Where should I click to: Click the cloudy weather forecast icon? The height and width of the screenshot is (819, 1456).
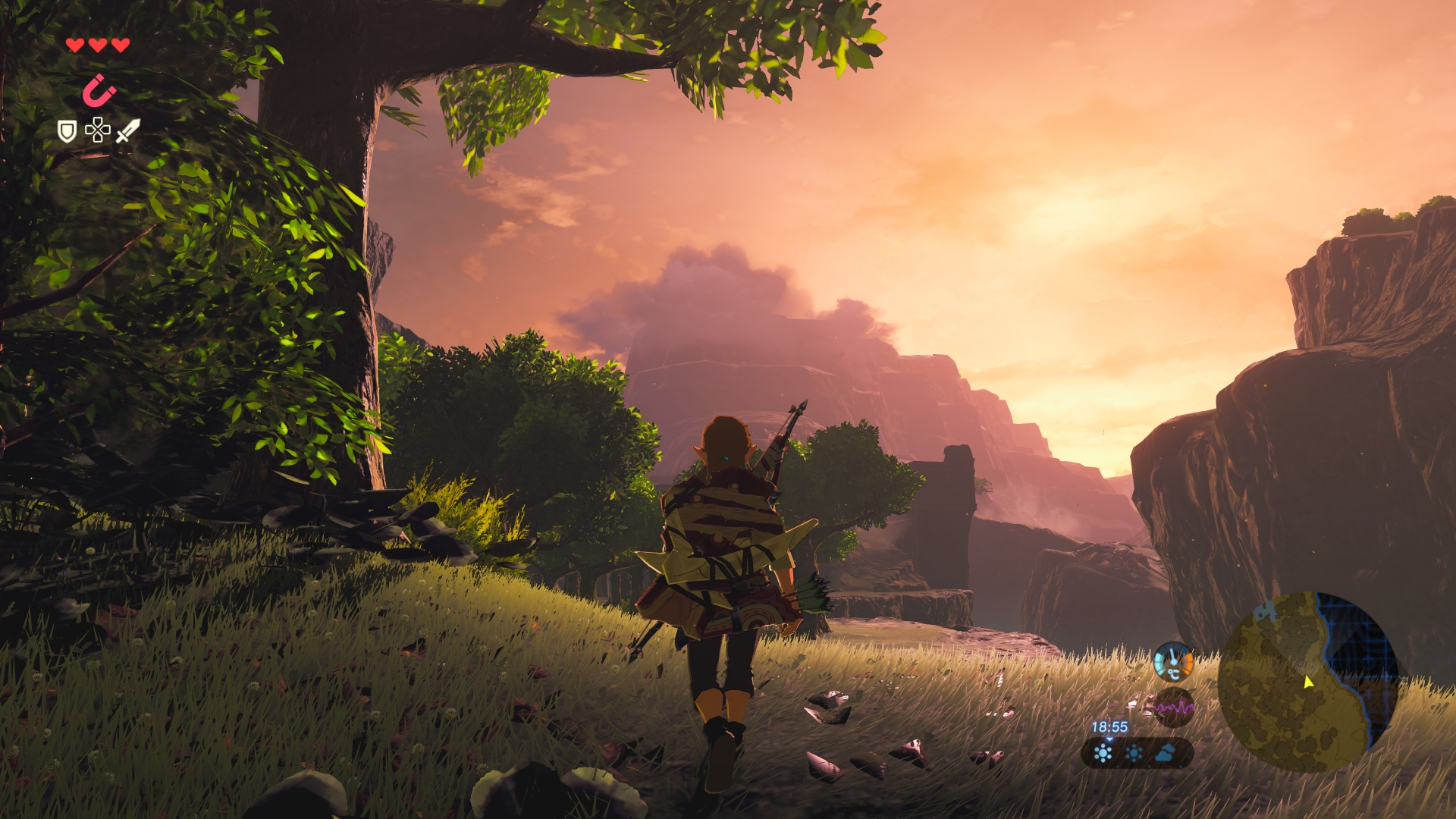[x=1165, y=752]
